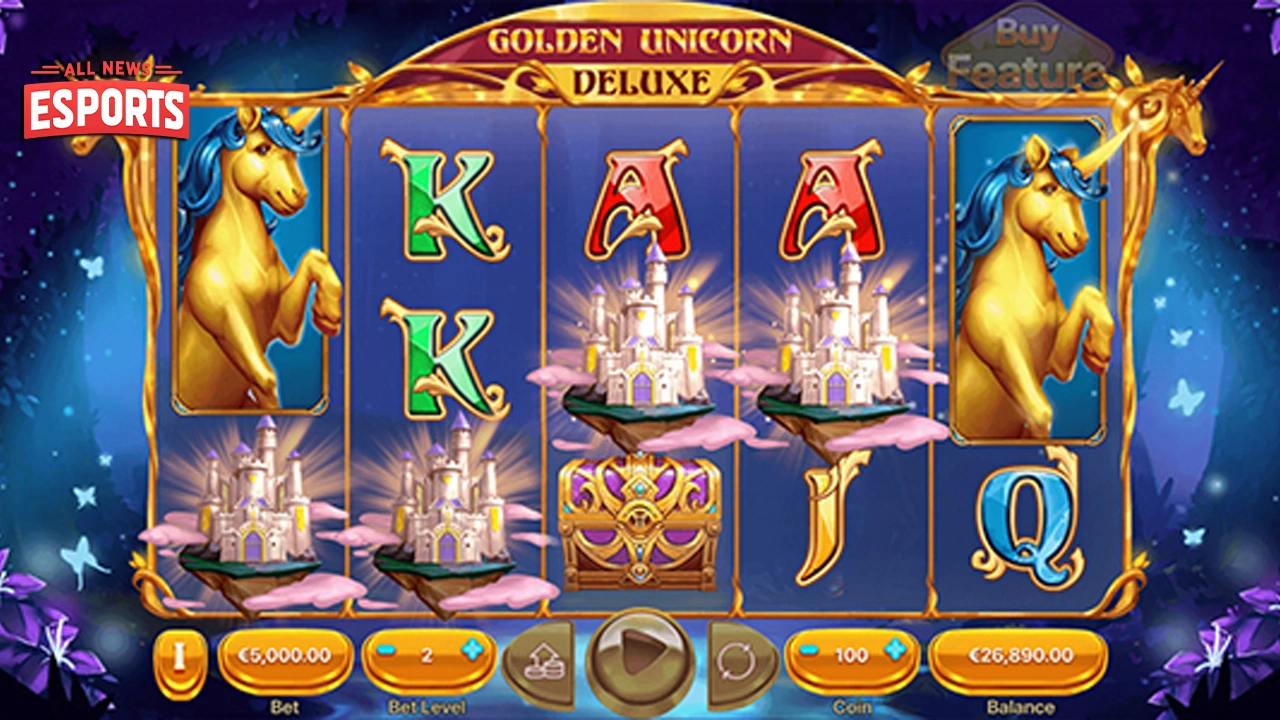1280x720 pixels.
Task: Click the coin stack stake settings icon
Action: 543,660
